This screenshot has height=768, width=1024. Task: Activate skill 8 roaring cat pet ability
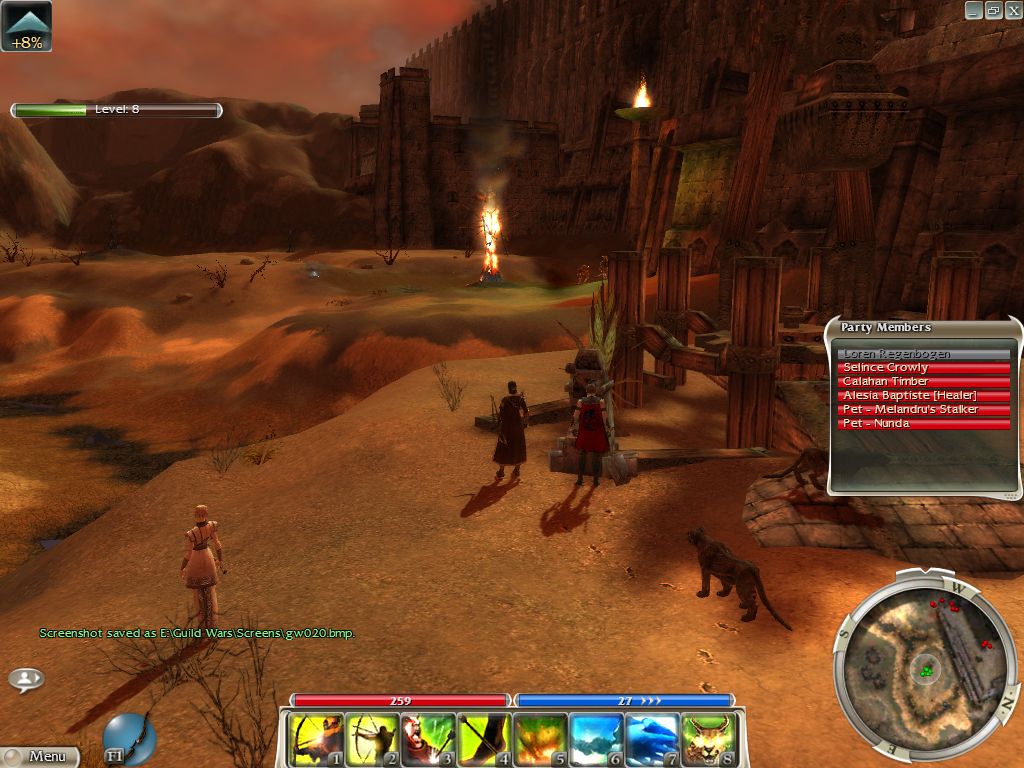pos(708,740)
